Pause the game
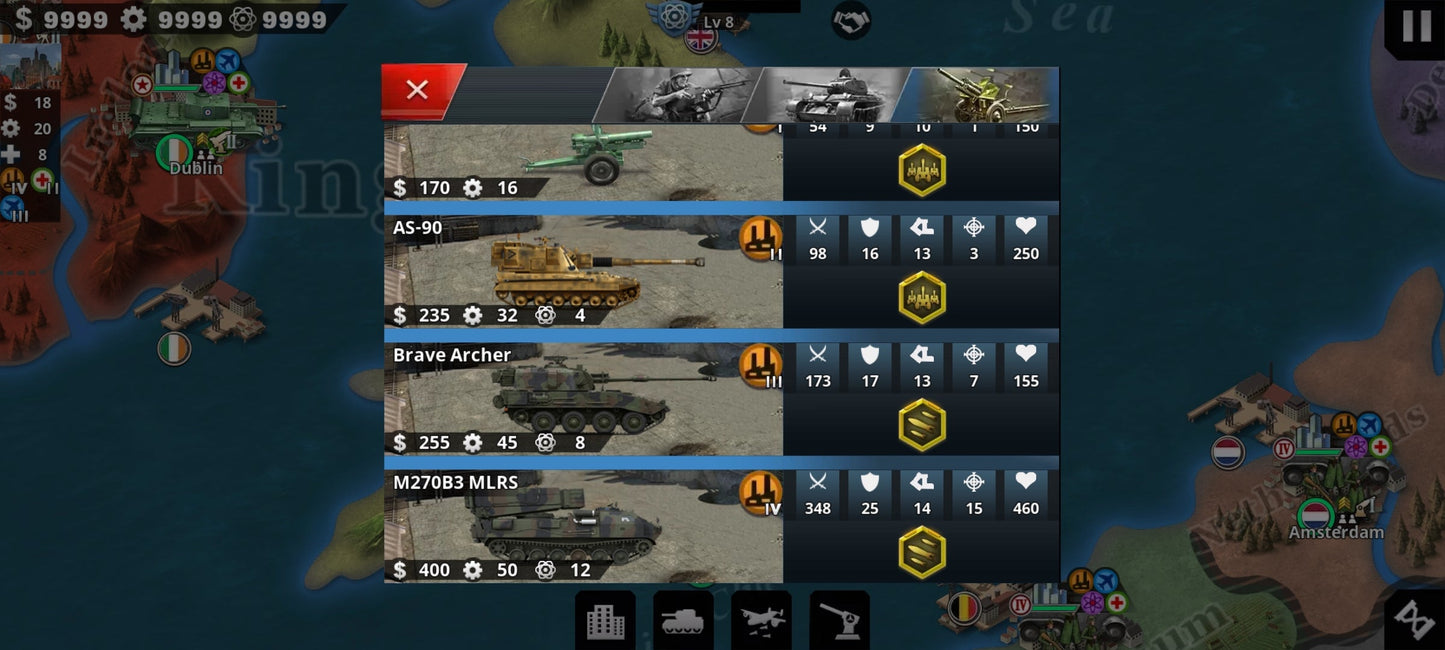Screen dimensions: 1445x650 tap(1416, 26)
